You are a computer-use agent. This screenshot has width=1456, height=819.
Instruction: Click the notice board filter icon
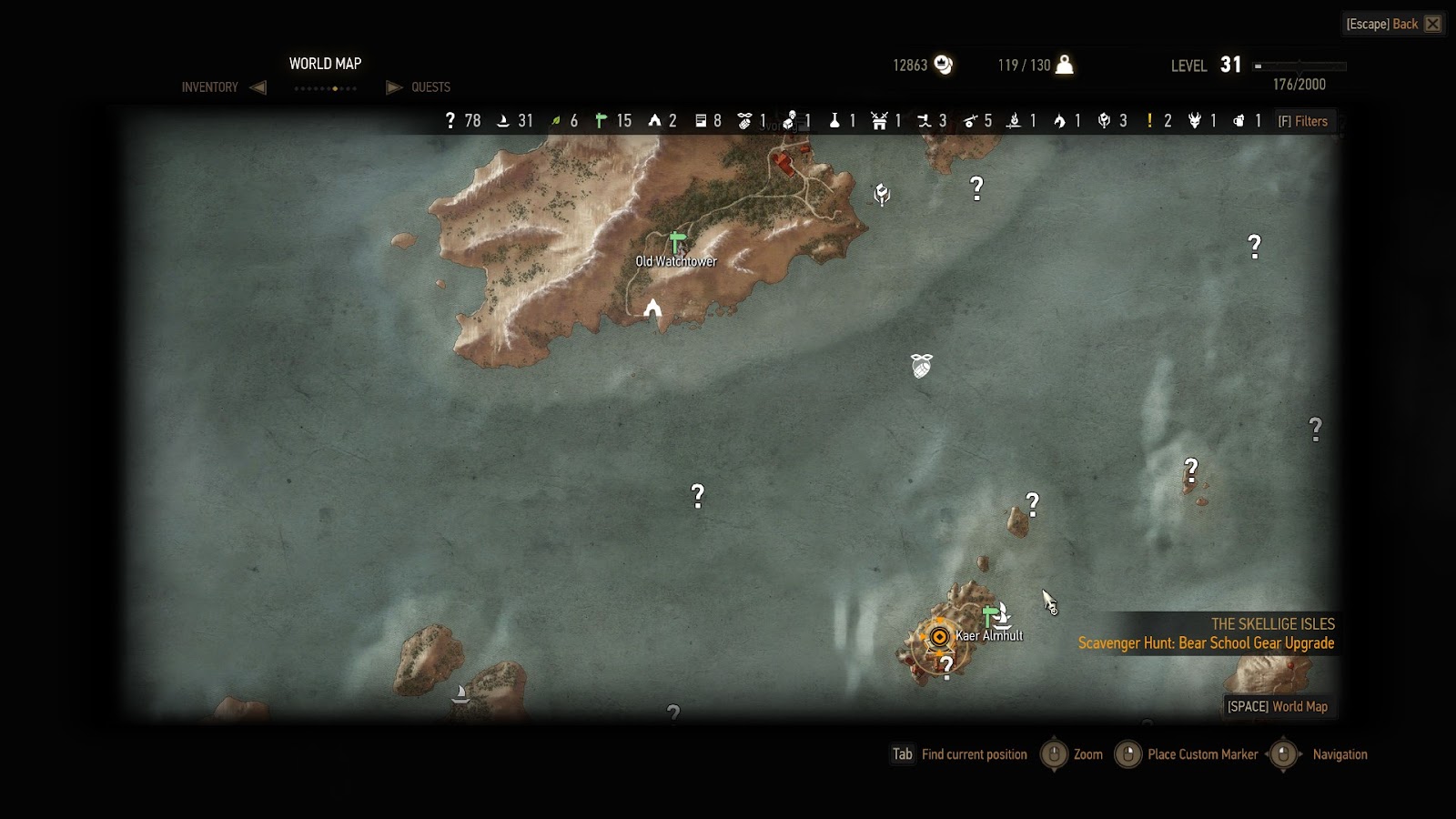coord(701,120)
